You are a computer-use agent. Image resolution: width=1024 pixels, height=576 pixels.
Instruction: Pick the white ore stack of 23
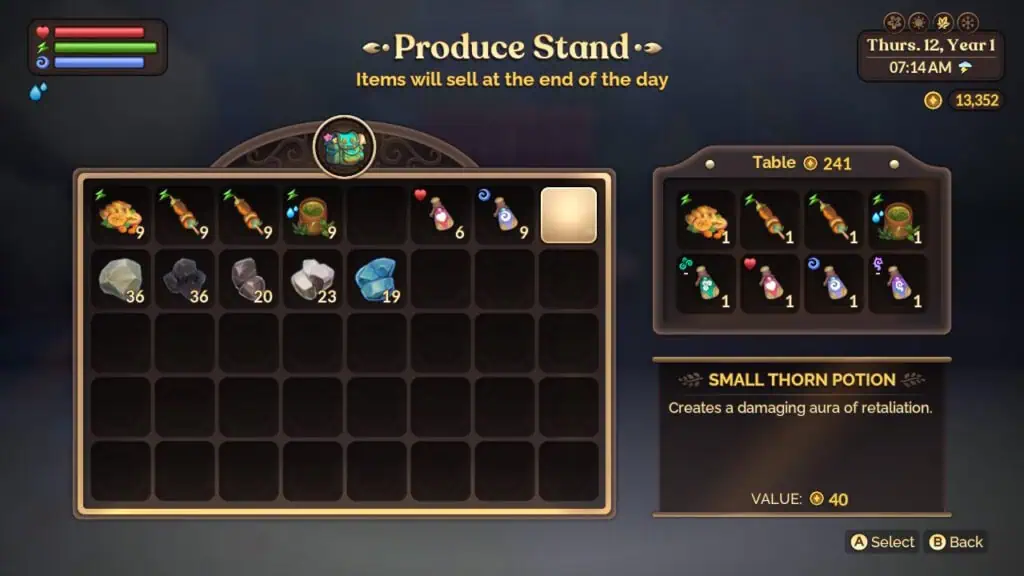click(312, 279)
